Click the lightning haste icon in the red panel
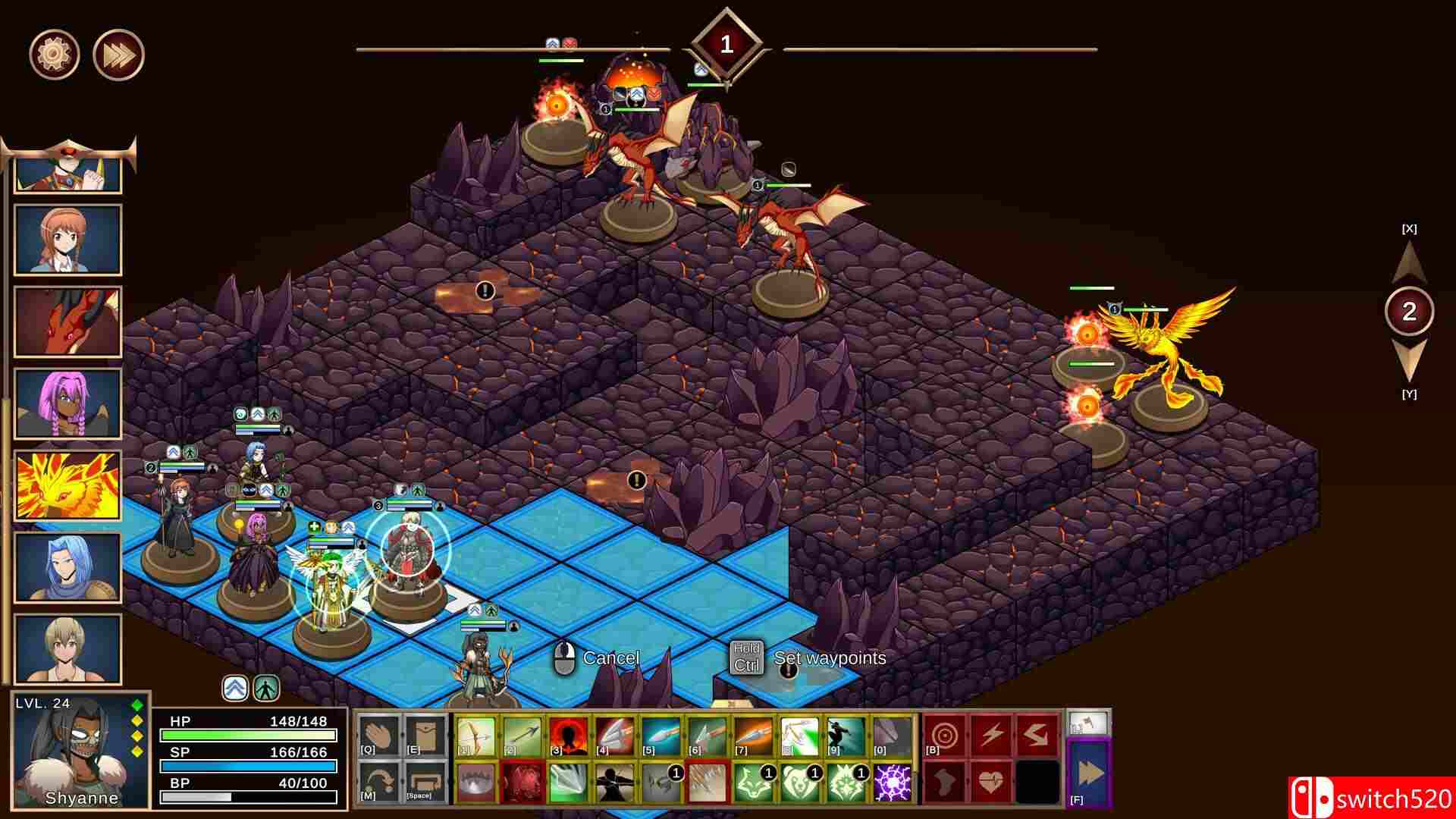 click(x=991, y=734)
